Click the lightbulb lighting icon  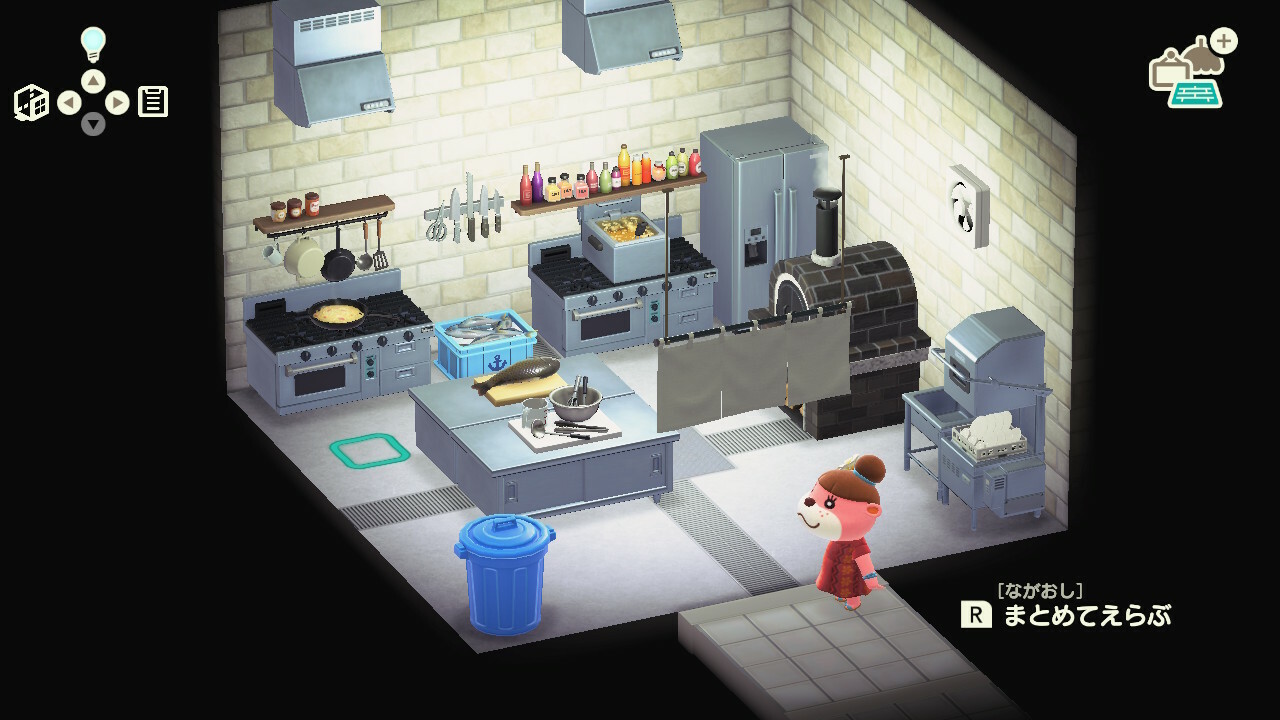pos(93,44)
